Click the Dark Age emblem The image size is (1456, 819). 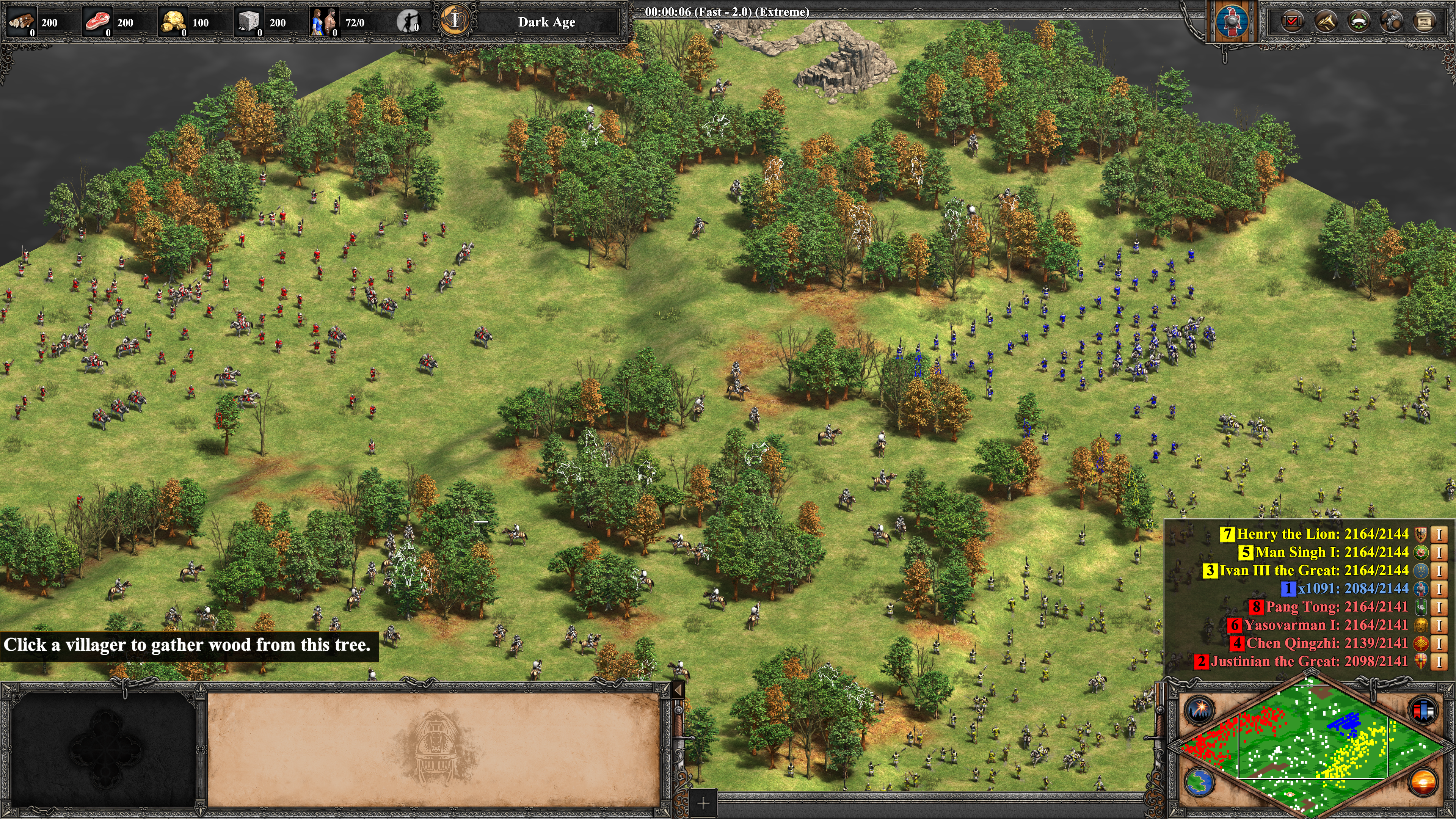click(x=455, y=22)
